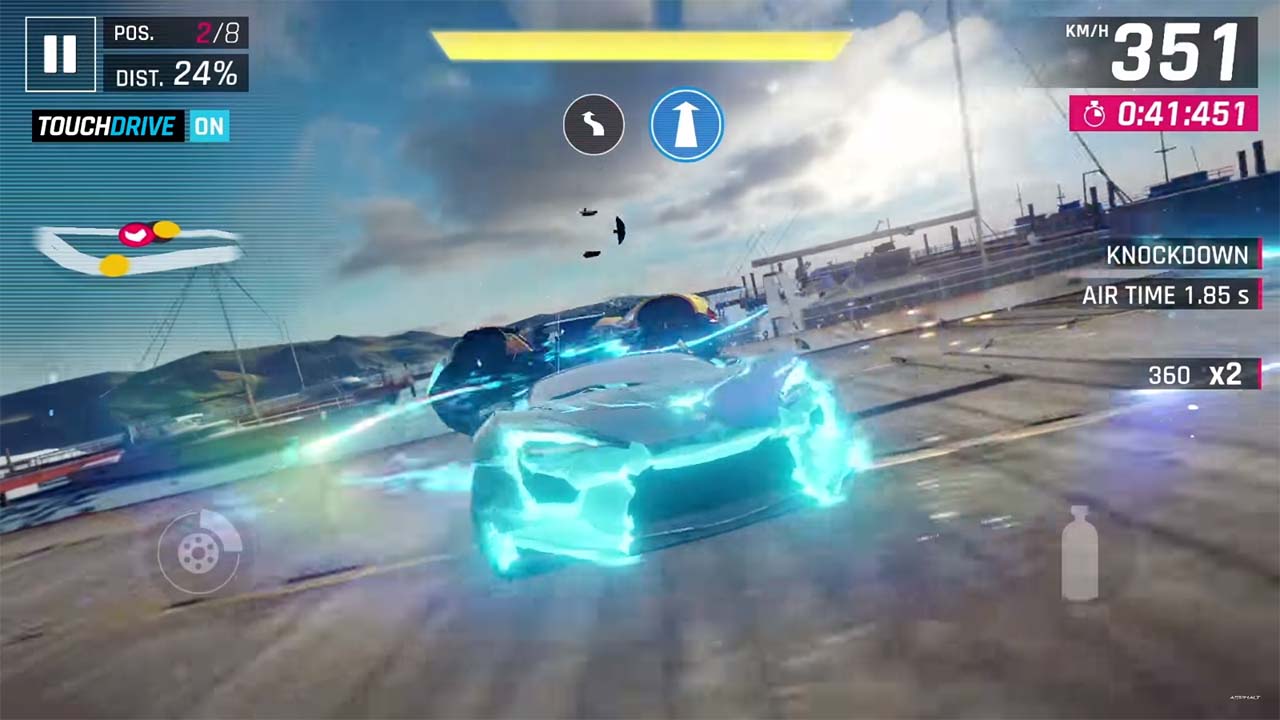Select the car marker on the minimap
Viewport: 1280px width, 720px height.
pos(135,236)
